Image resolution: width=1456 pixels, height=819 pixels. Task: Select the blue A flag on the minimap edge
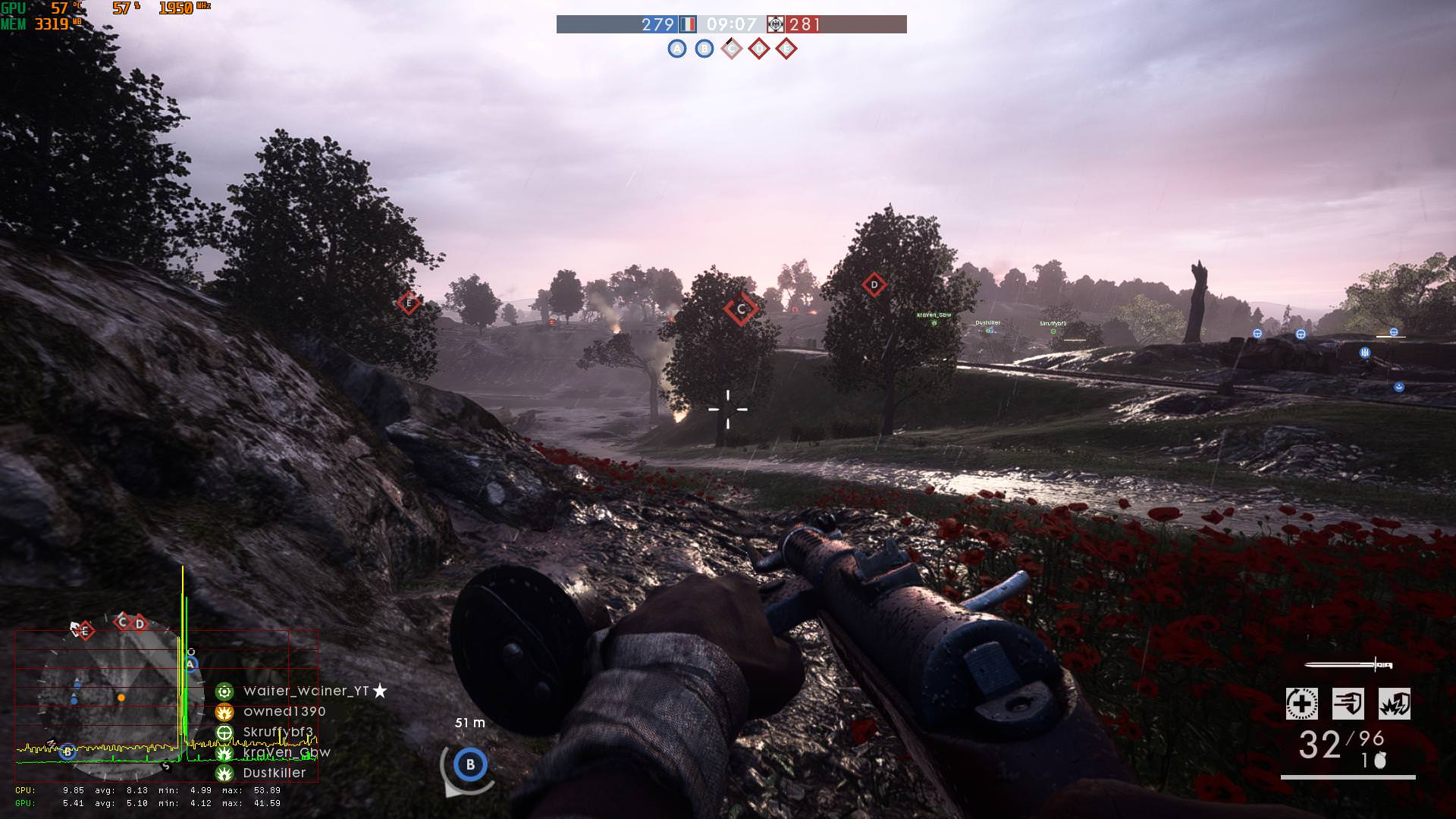click(191, 664)
